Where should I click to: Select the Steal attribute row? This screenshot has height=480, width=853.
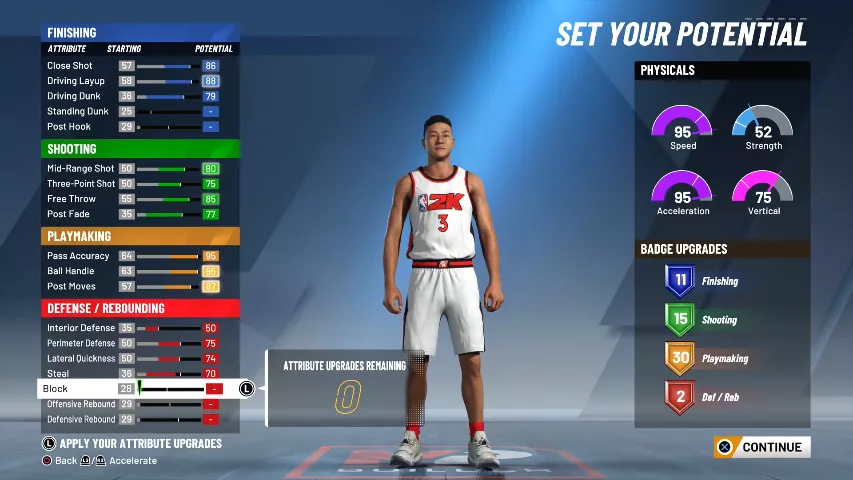coord(132,373)
